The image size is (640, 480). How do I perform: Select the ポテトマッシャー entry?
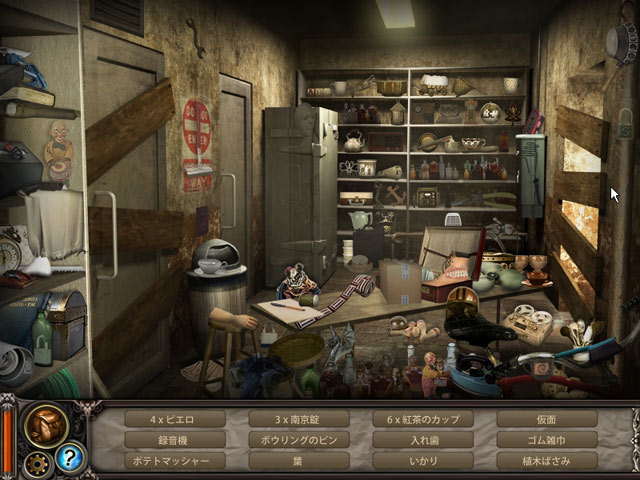pos(174,461)
